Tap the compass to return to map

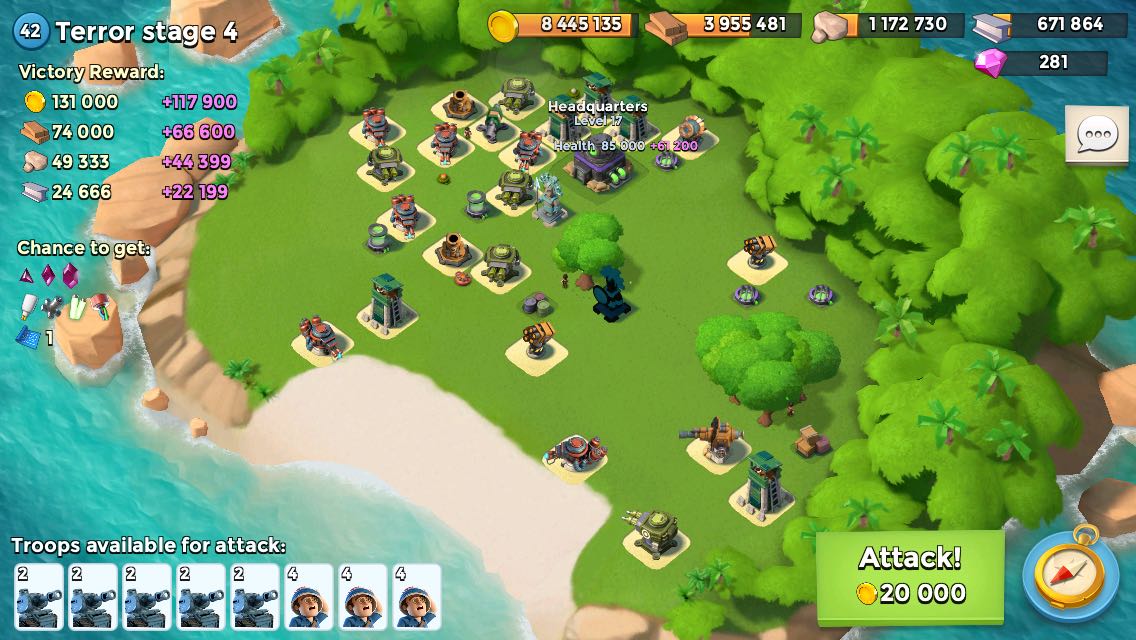pos(1070,576)
